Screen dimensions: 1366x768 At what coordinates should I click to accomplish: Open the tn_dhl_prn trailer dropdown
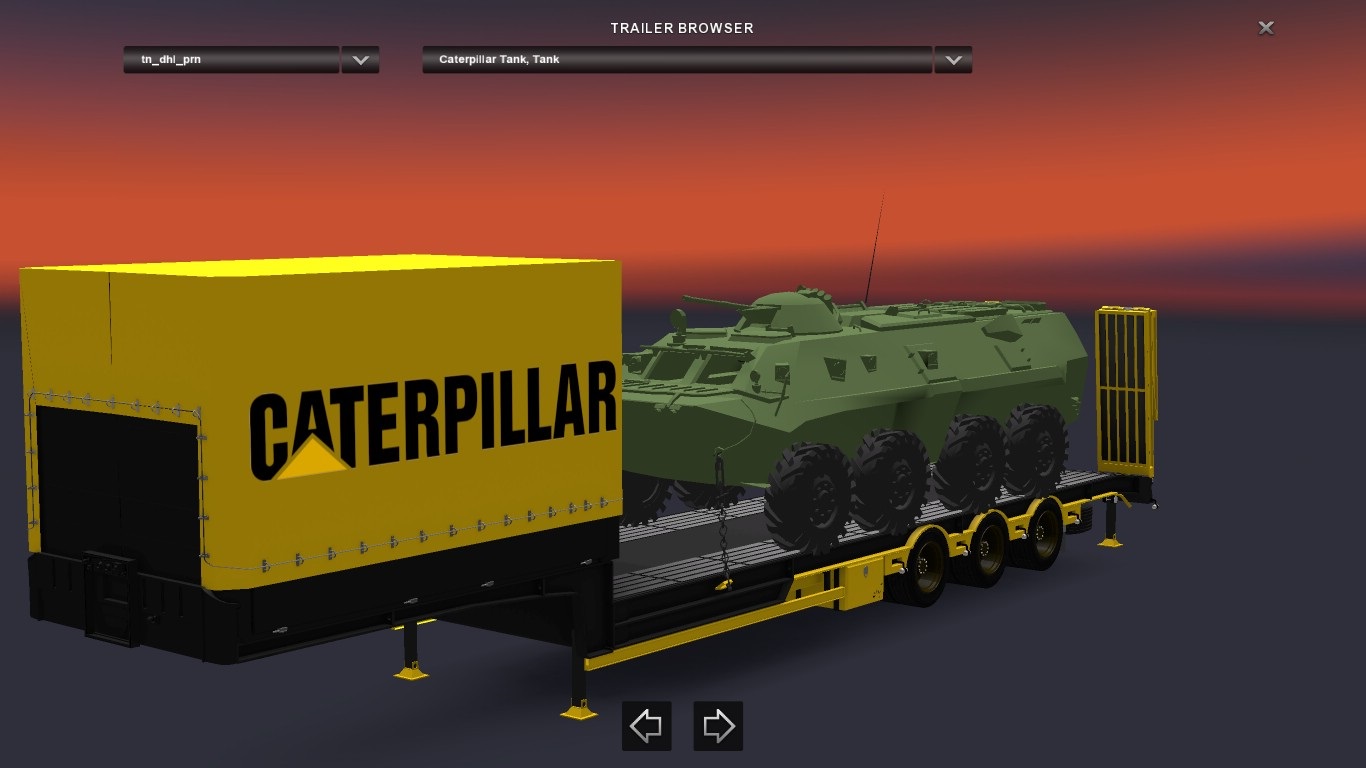(x=231, y=60)
